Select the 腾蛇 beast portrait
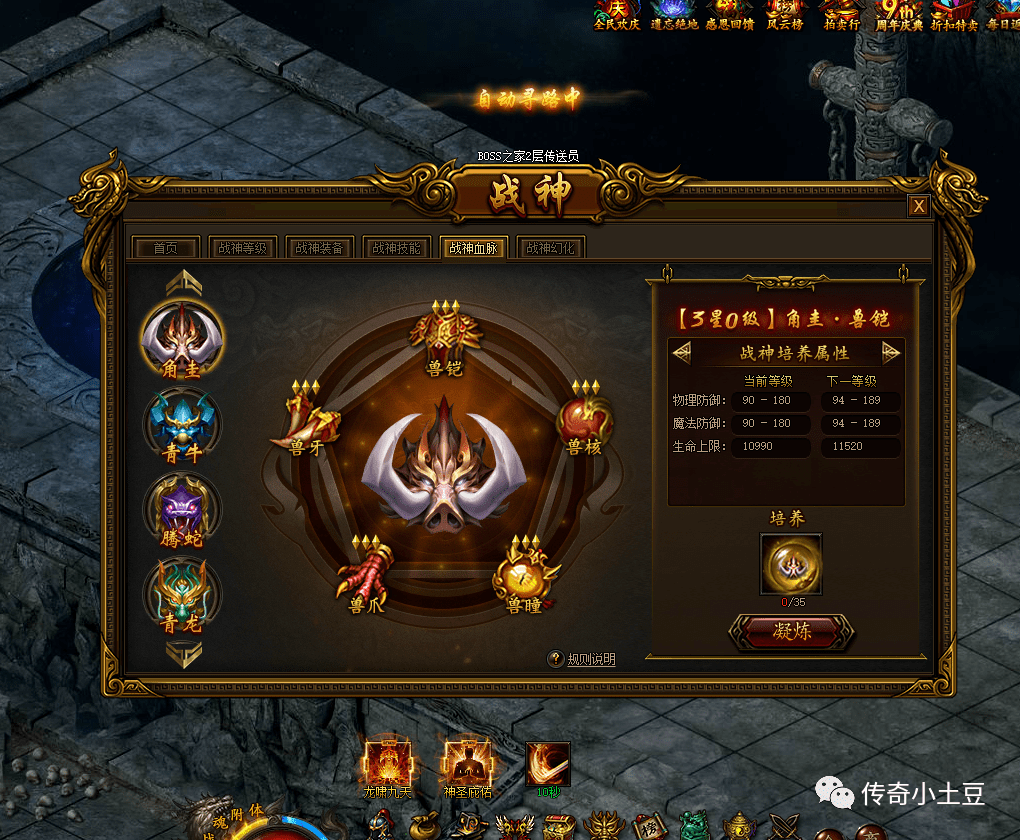This screenshot has width=1020, height=840. pos(182,507)
